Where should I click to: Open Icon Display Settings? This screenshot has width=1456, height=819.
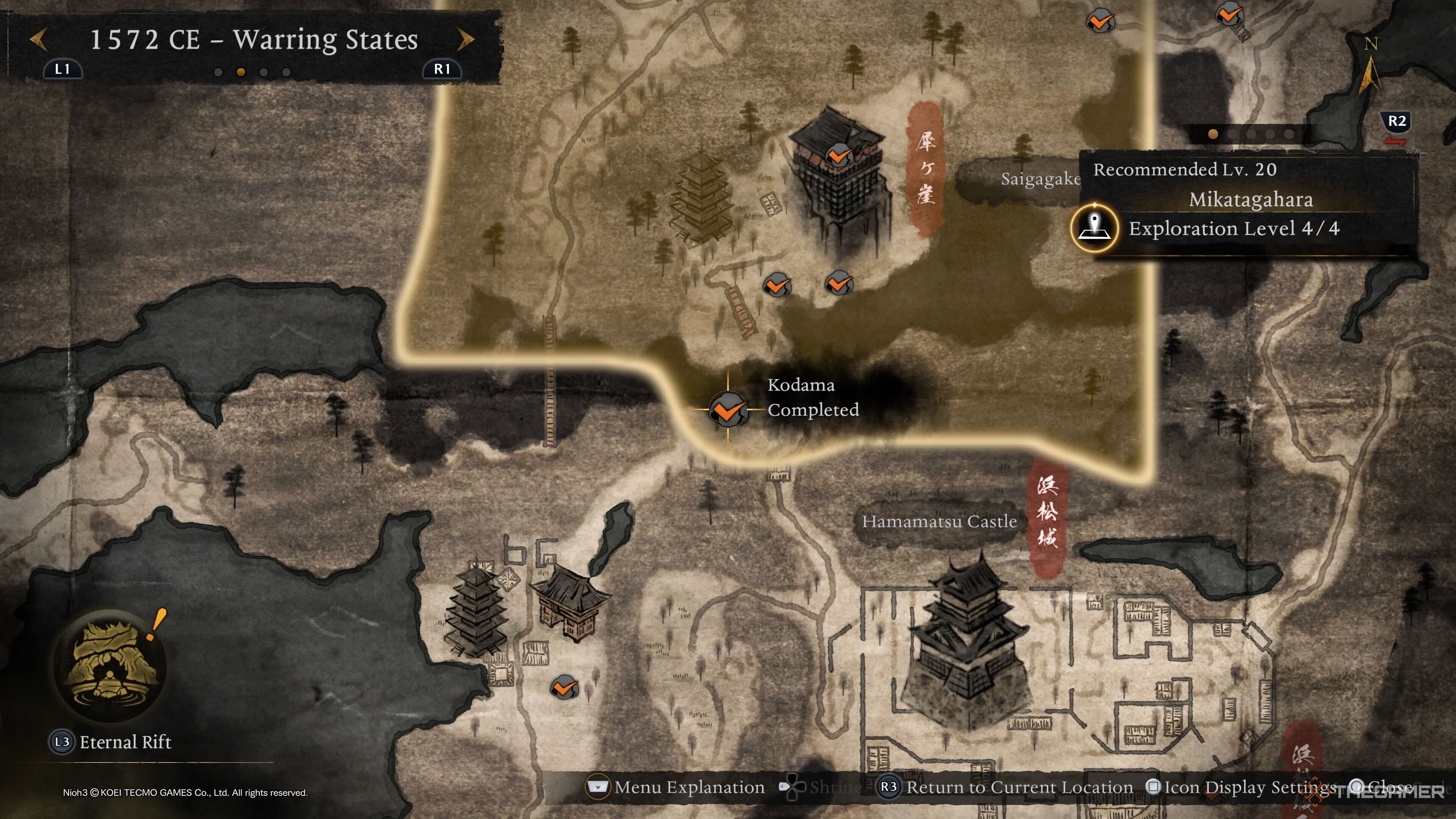click(x=1249, y=787)
